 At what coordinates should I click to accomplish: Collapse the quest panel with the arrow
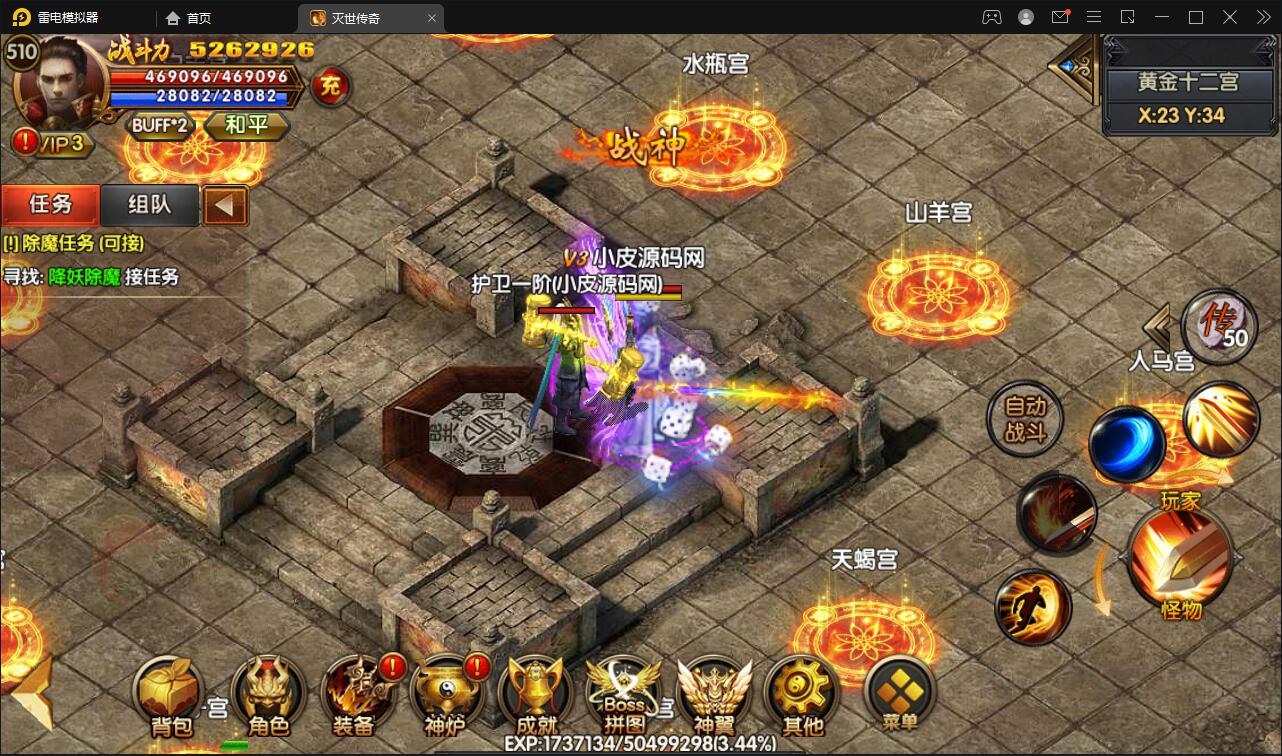pos(225,205)
